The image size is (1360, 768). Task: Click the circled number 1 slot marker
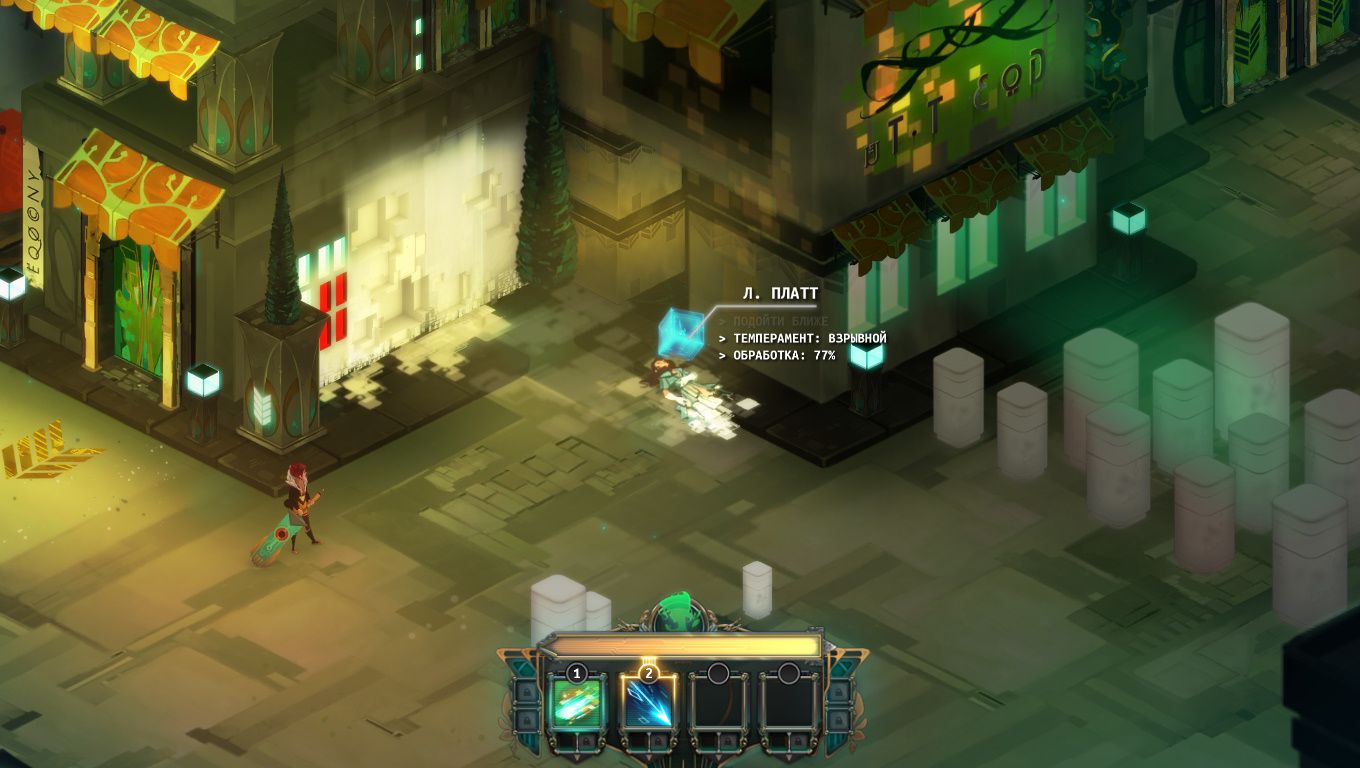576,673
